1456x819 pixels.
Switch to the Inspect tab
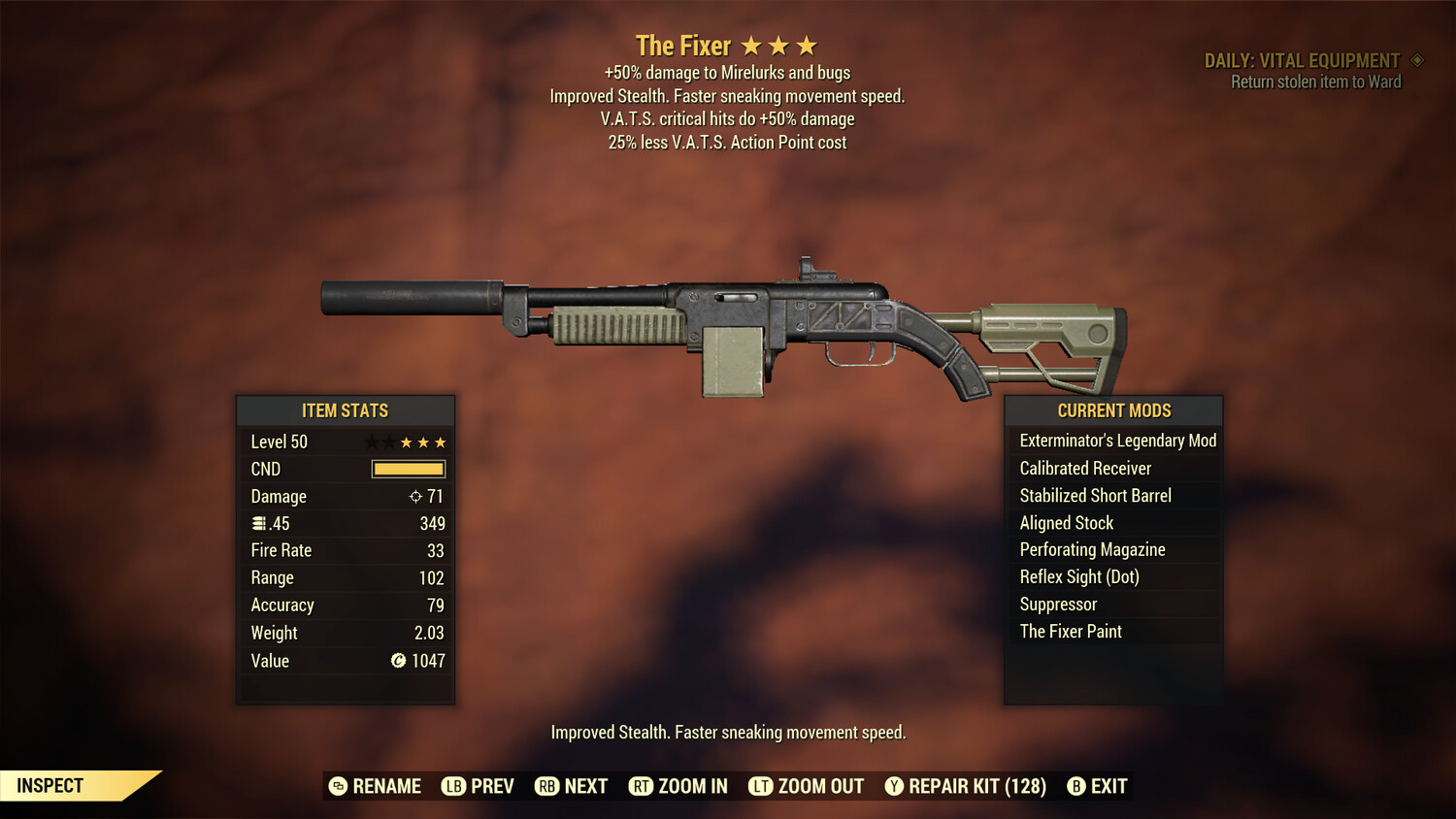[x=50, y=785]
